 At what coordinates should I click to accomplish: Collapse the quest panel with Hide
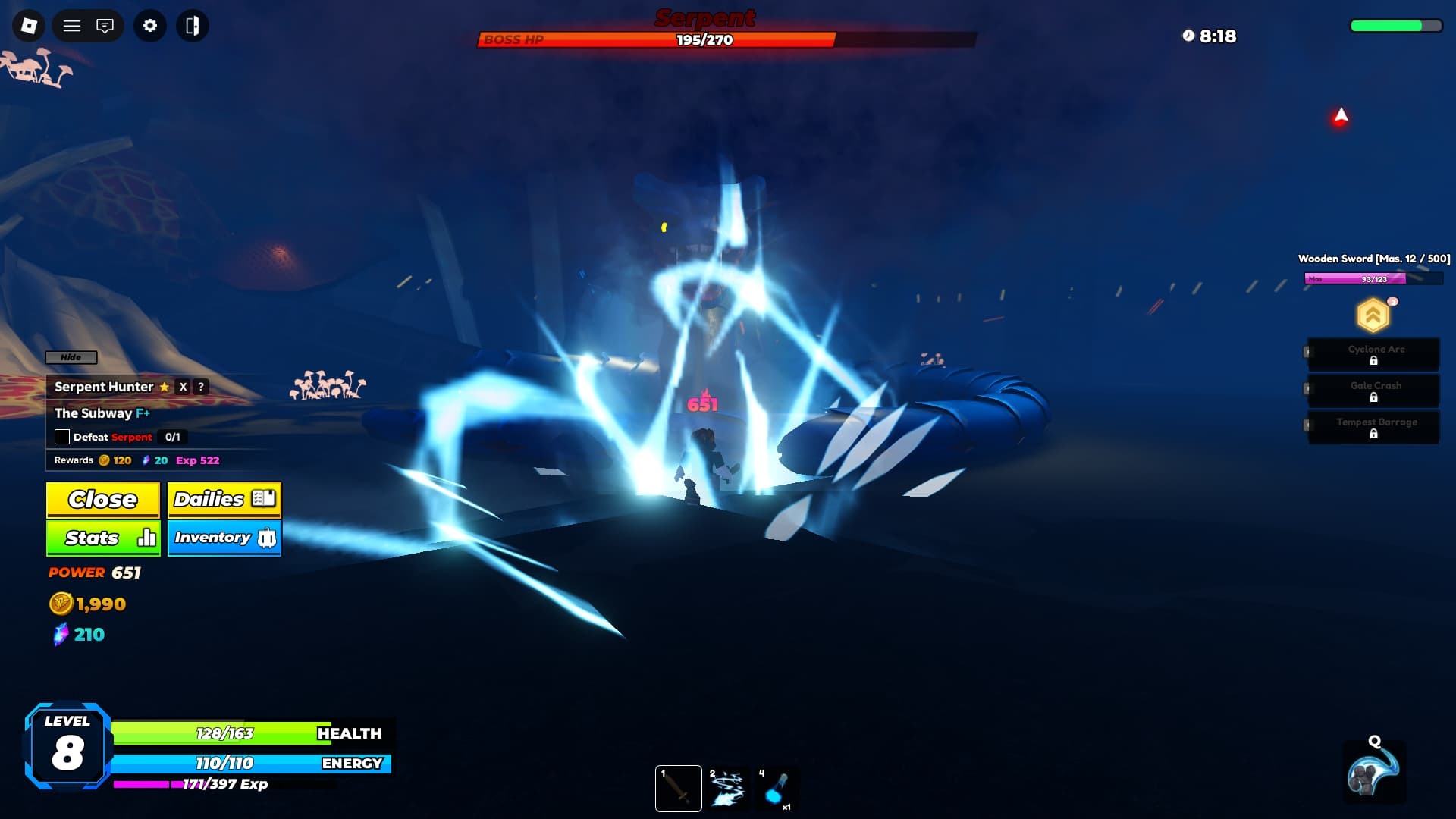71,356
